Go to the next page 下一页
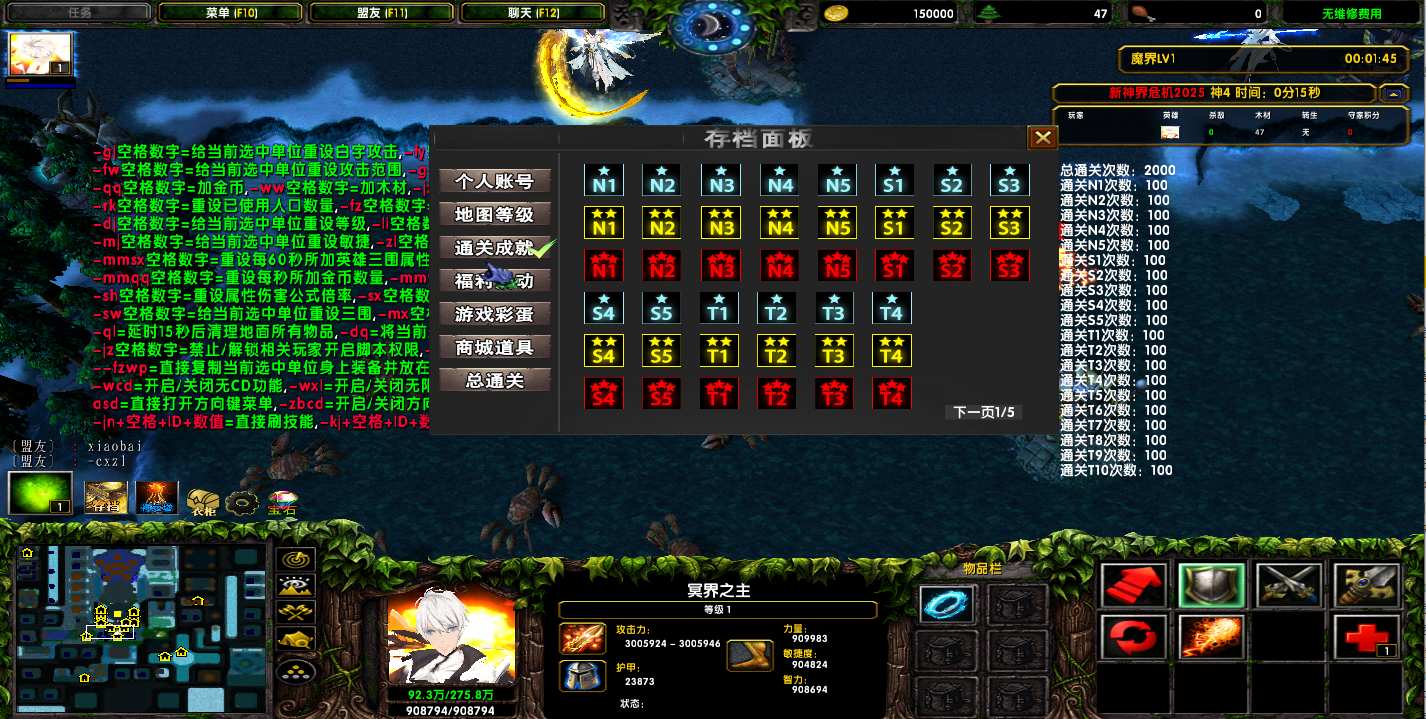 coord(984,412)
